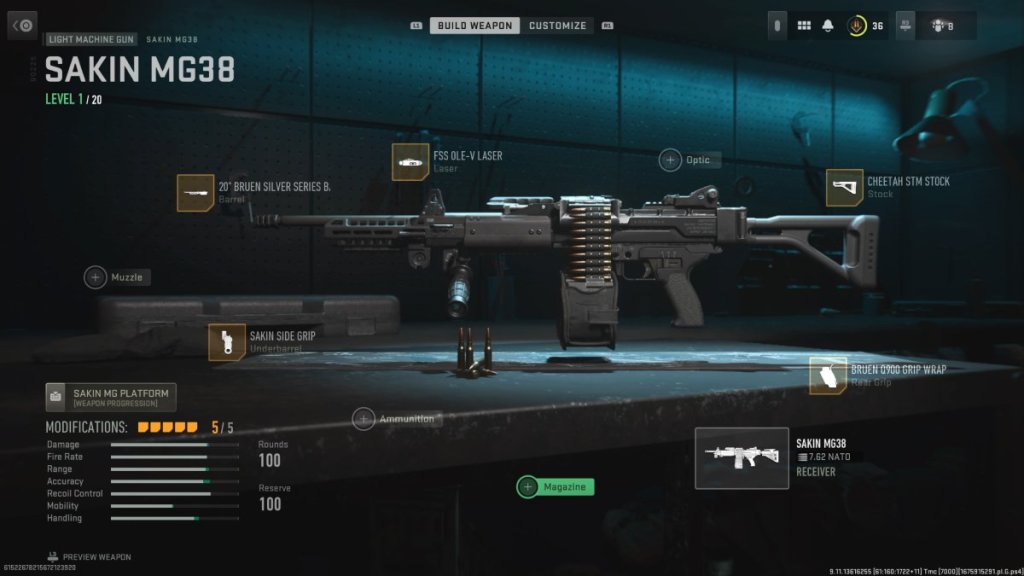Open the grid menu icon

pos(803,26)
